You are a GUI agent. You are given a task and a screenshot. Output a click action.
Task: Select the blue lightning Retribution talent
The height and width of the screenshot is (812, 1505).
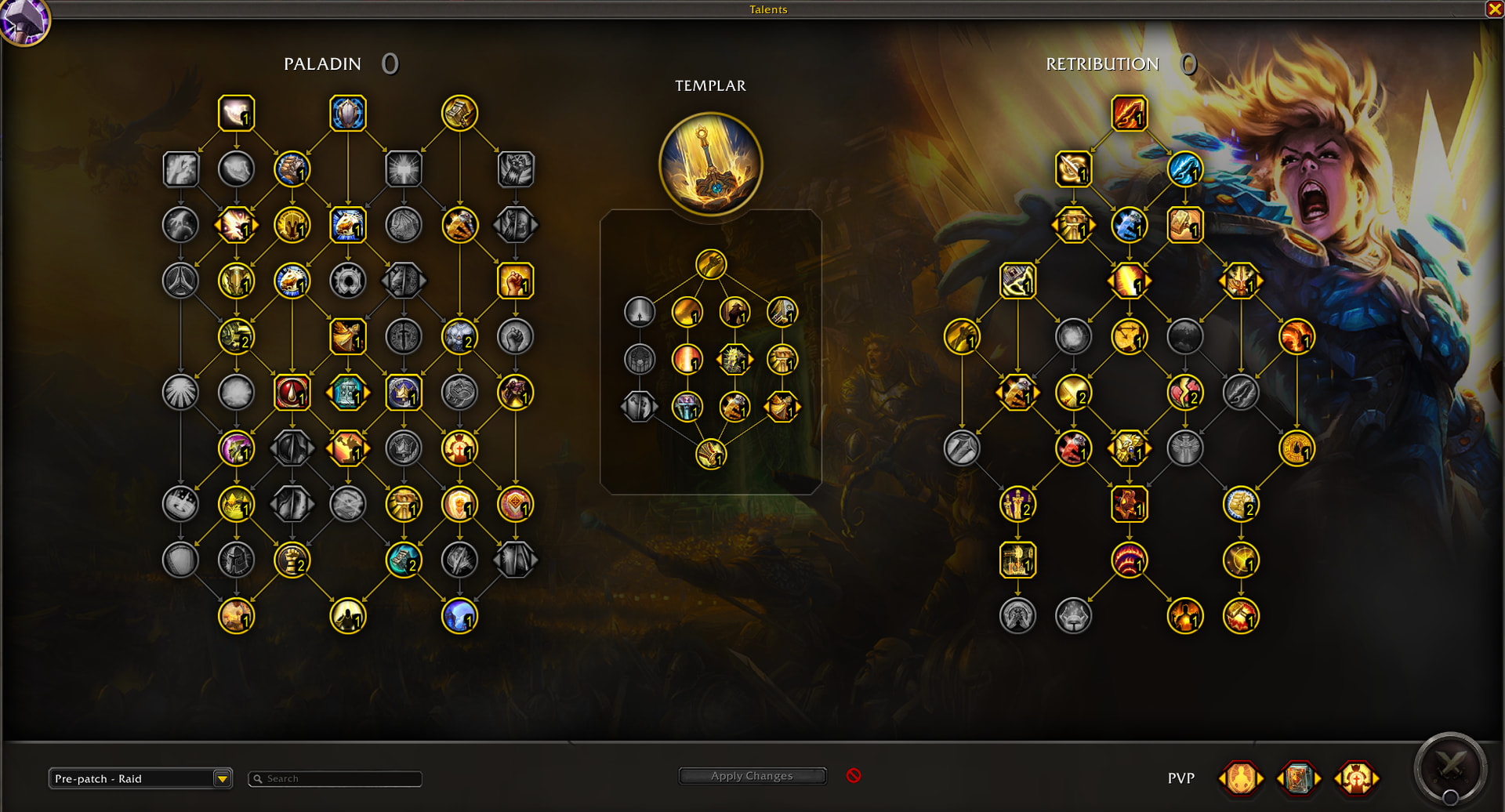[1184, 169]
